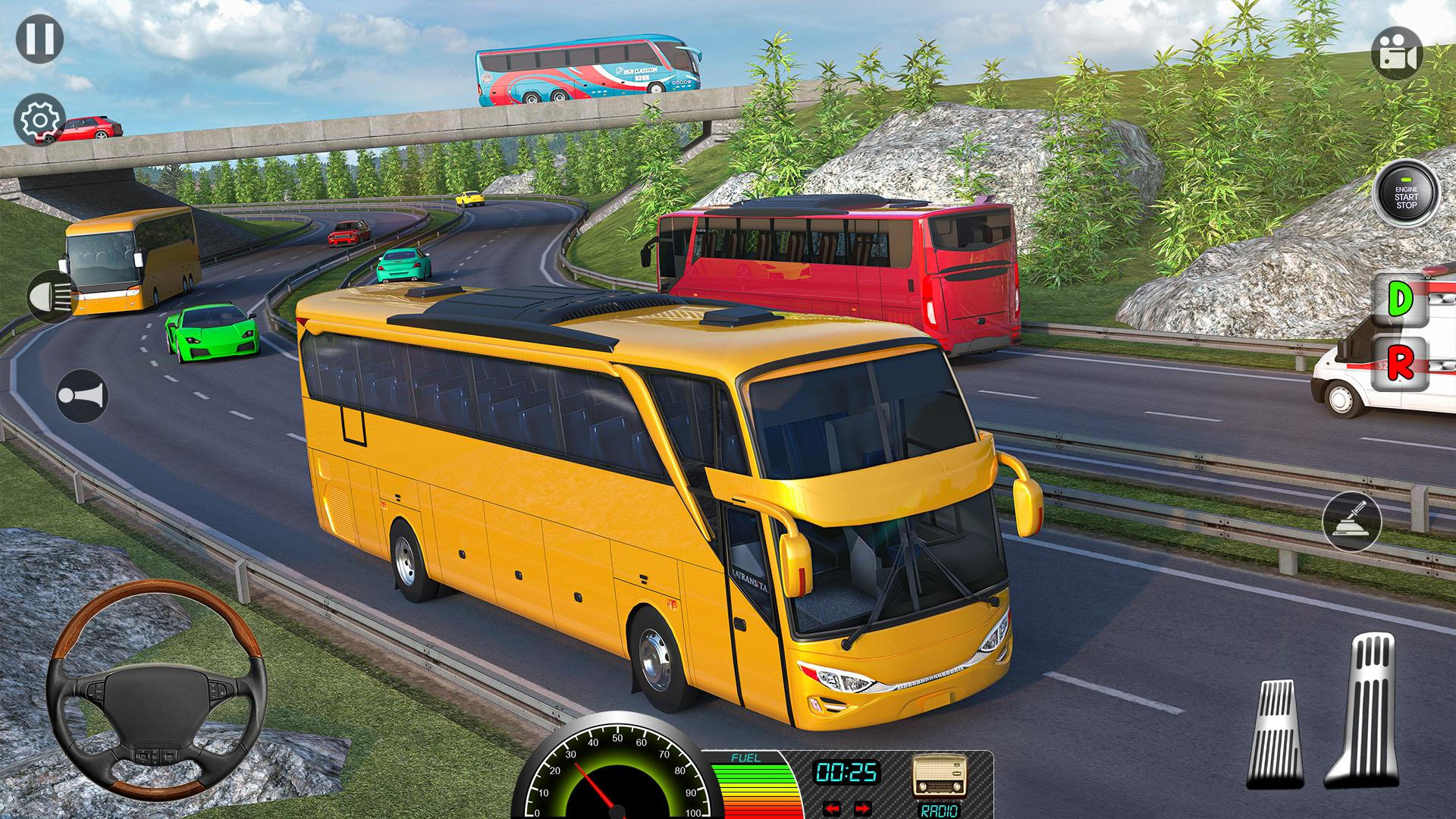Tap the Engine Start Stop button

(x=1405, y=194)
